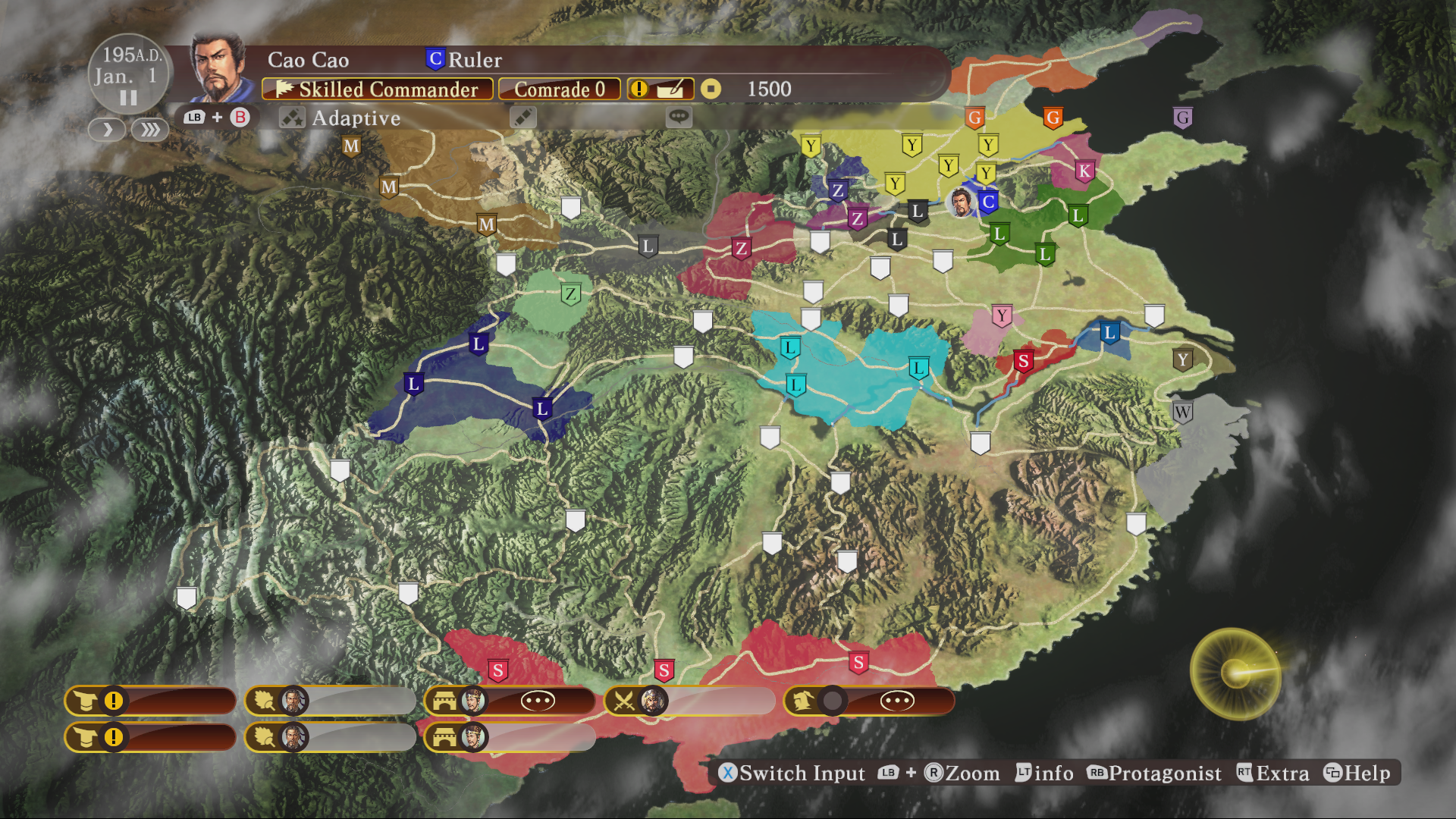Click the crossed swords battle notification

click(626, 701)
